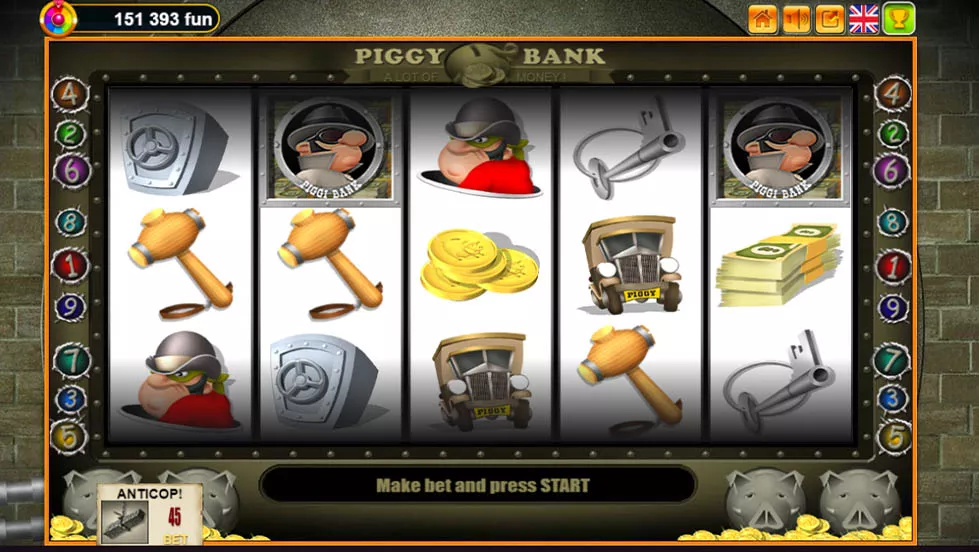Change language via the UK flag

click(x=863, y=18)
